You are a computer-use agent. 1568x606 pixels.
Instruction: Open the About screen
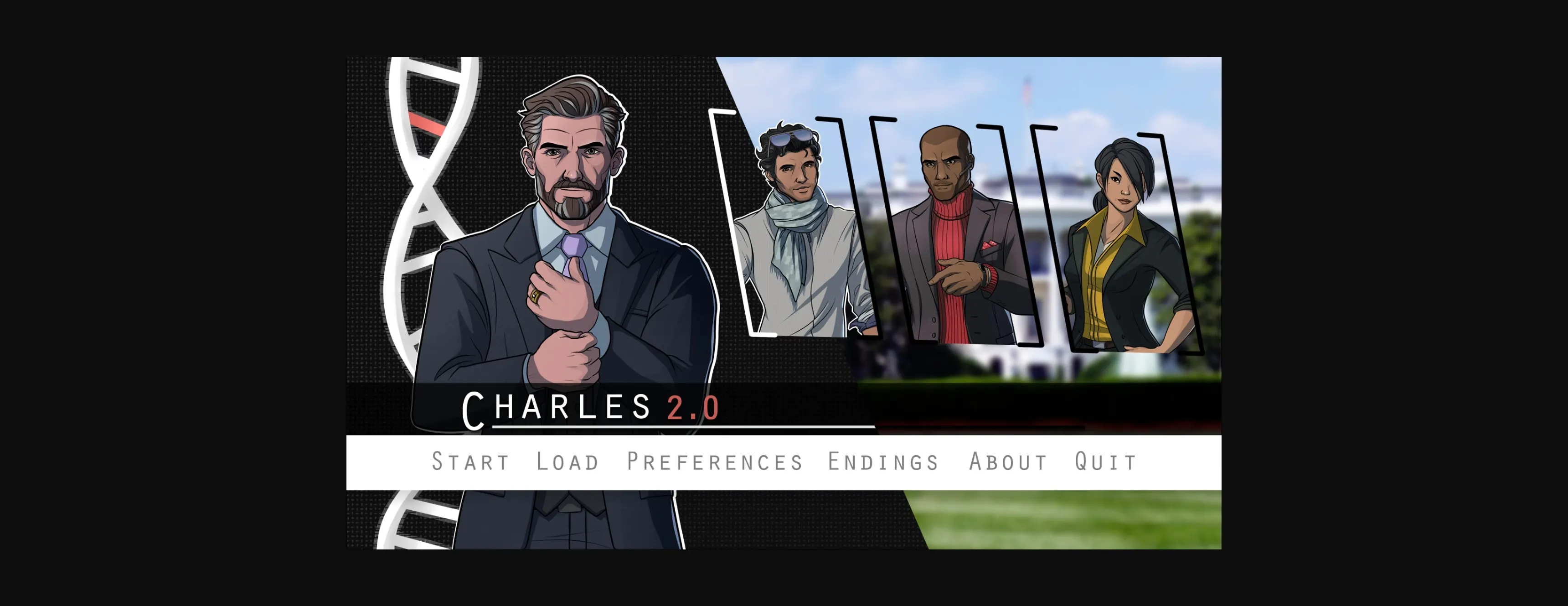(x=1008, y=461)
